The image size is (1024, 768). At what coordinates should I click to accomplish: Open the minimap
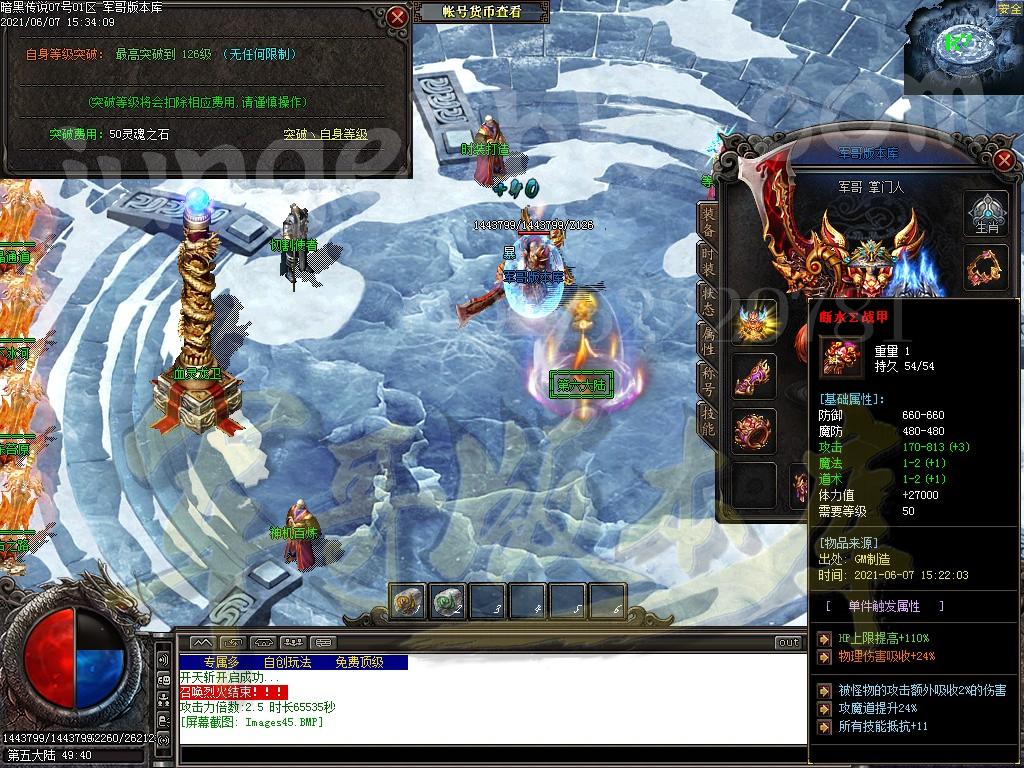tap(962, 47)
